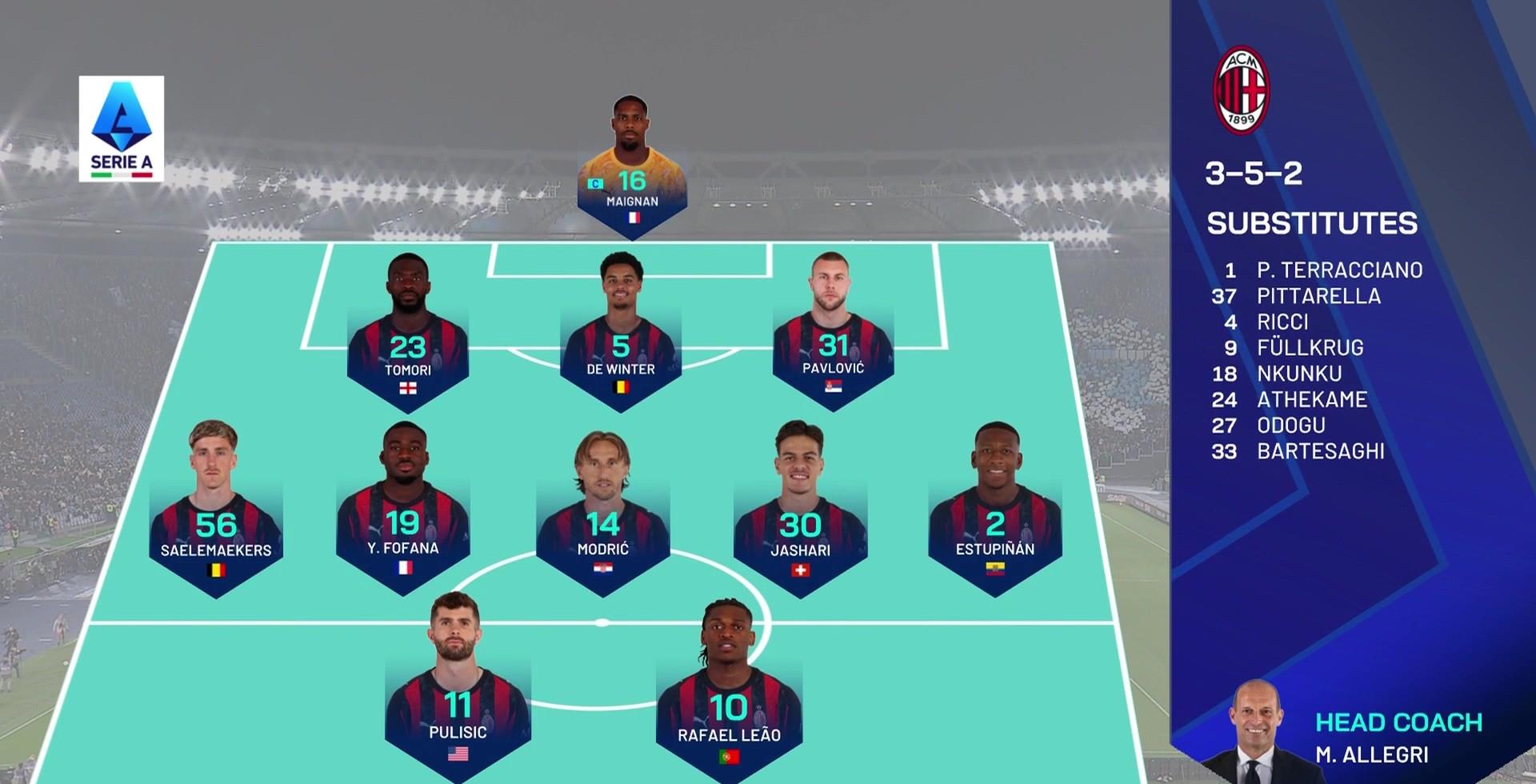Pick substitute Bartesaghi from the list

1320,451
